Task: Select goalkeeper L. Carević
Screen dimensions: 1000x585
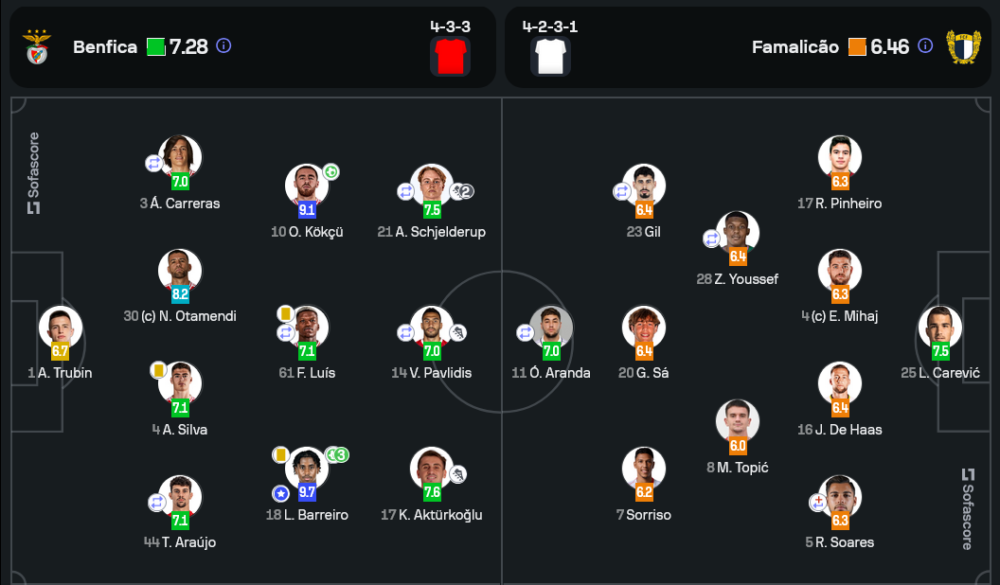Action: point(940,329)
